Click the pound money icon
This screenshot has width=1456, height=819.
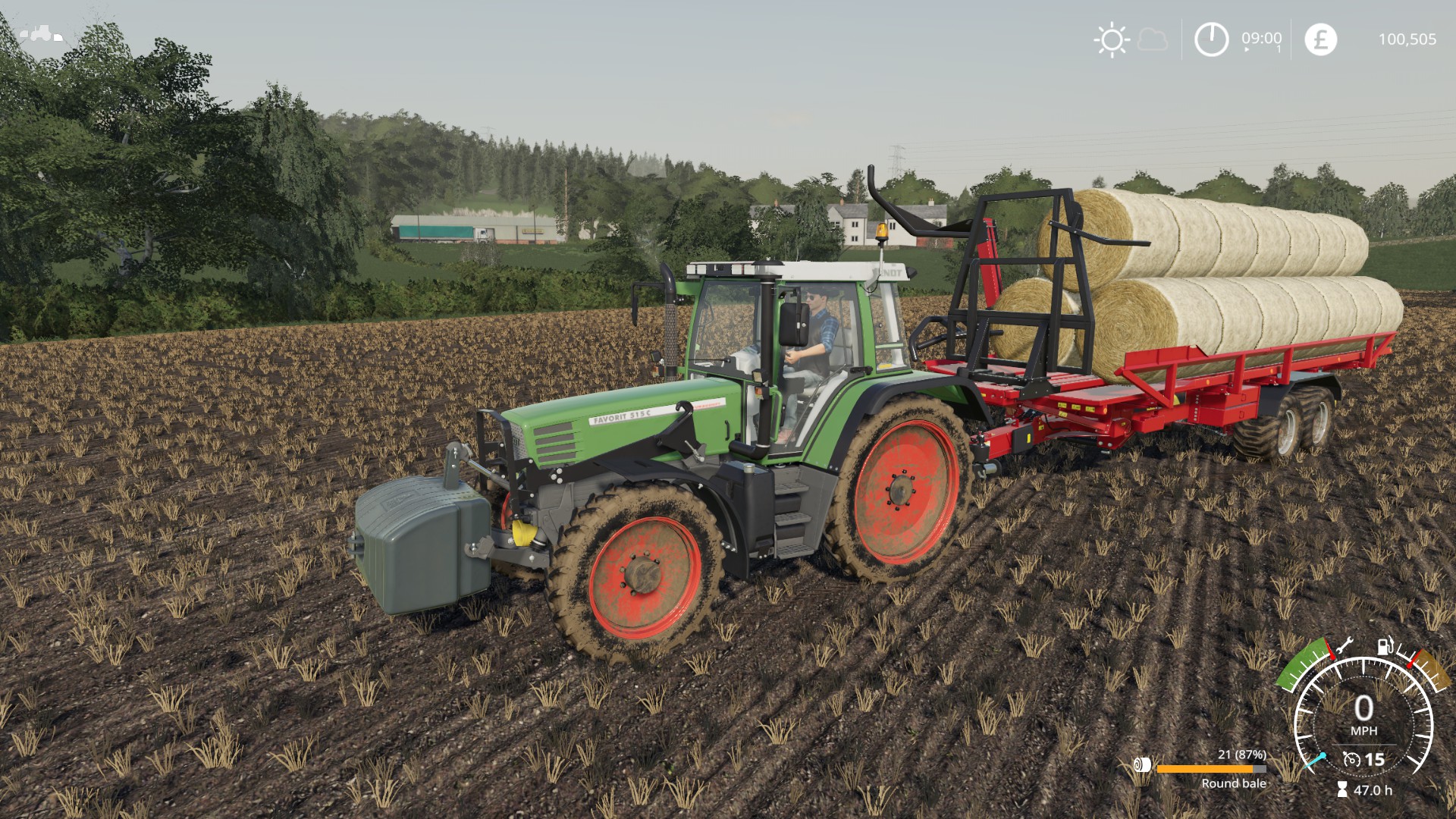click(x=1320, y=39)
